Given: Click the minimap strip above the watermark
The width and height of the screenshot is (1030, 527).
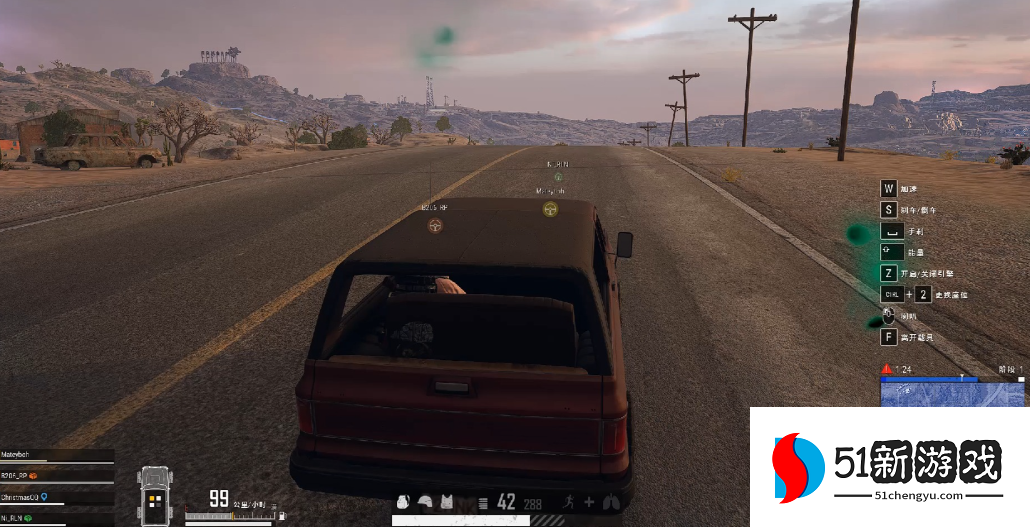Looking at the screenshot, I should click(x=953, y=393).
